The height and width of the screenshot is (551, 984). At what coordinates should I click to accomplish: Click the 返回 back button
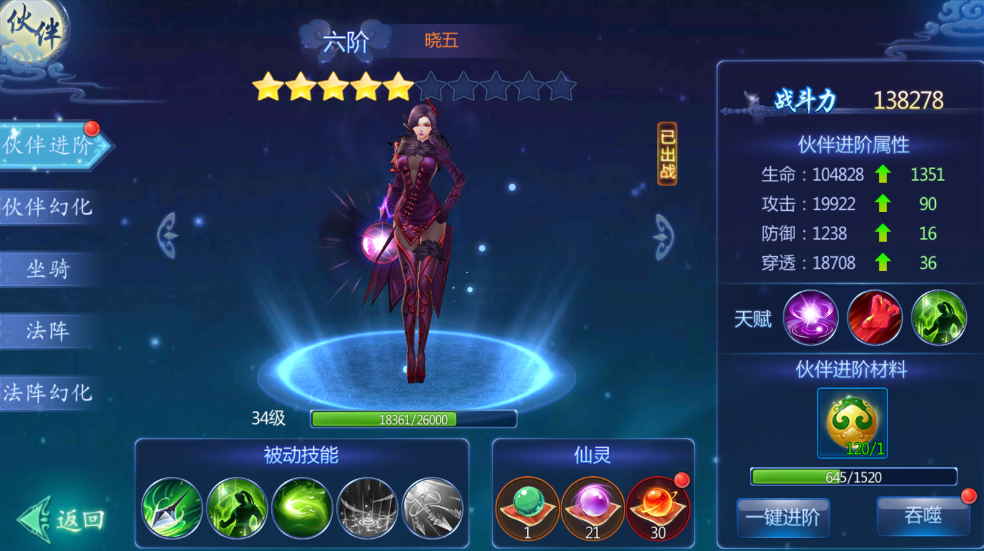(x=62, y=518)
